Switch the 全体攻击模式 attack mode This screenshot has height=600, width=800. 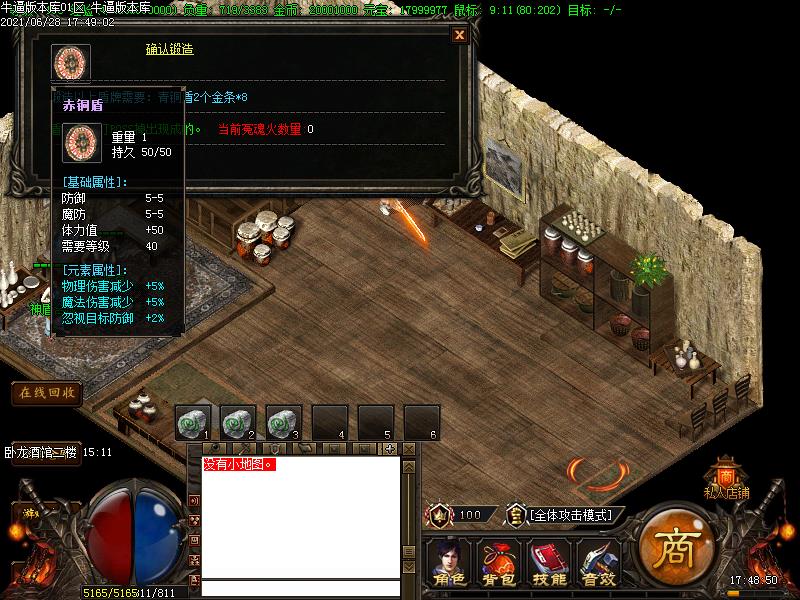[570, 515]
